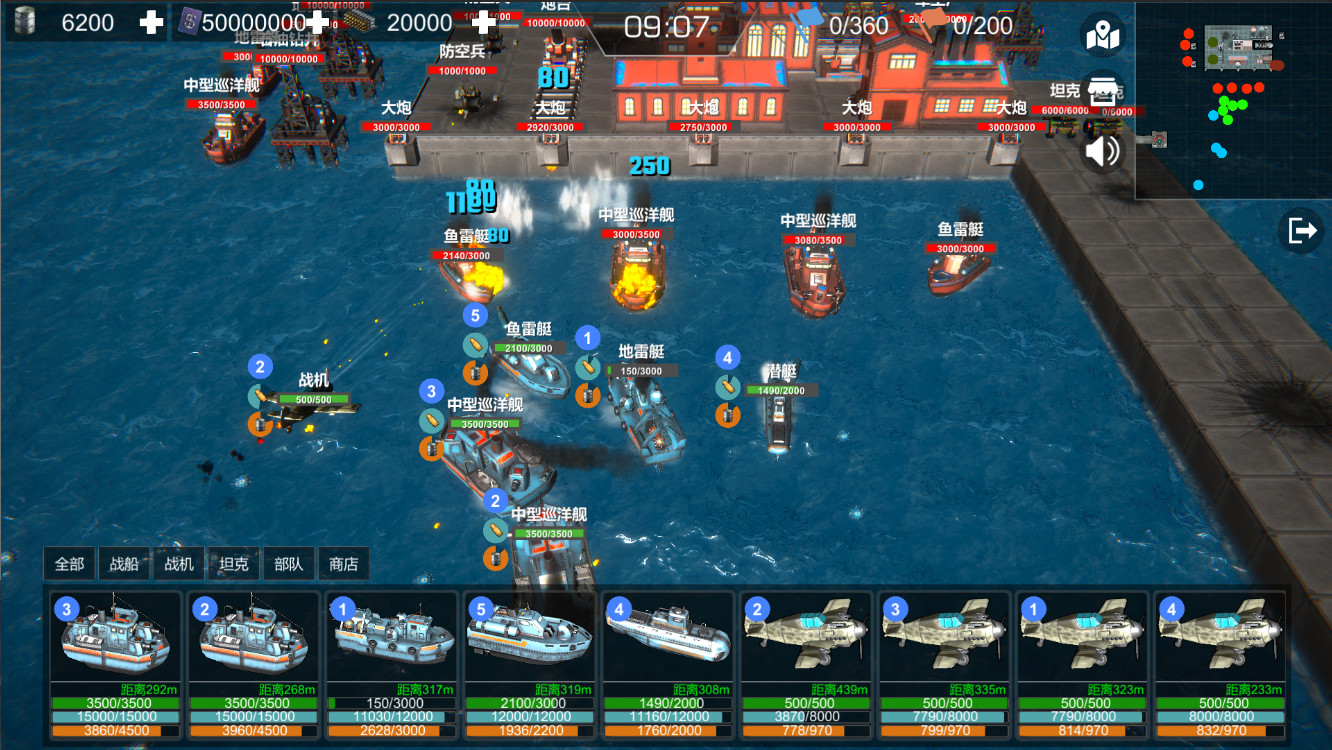
Task: Click the cash icon next to 50000000
Action: pyautogui.click(x=189, y=21)
